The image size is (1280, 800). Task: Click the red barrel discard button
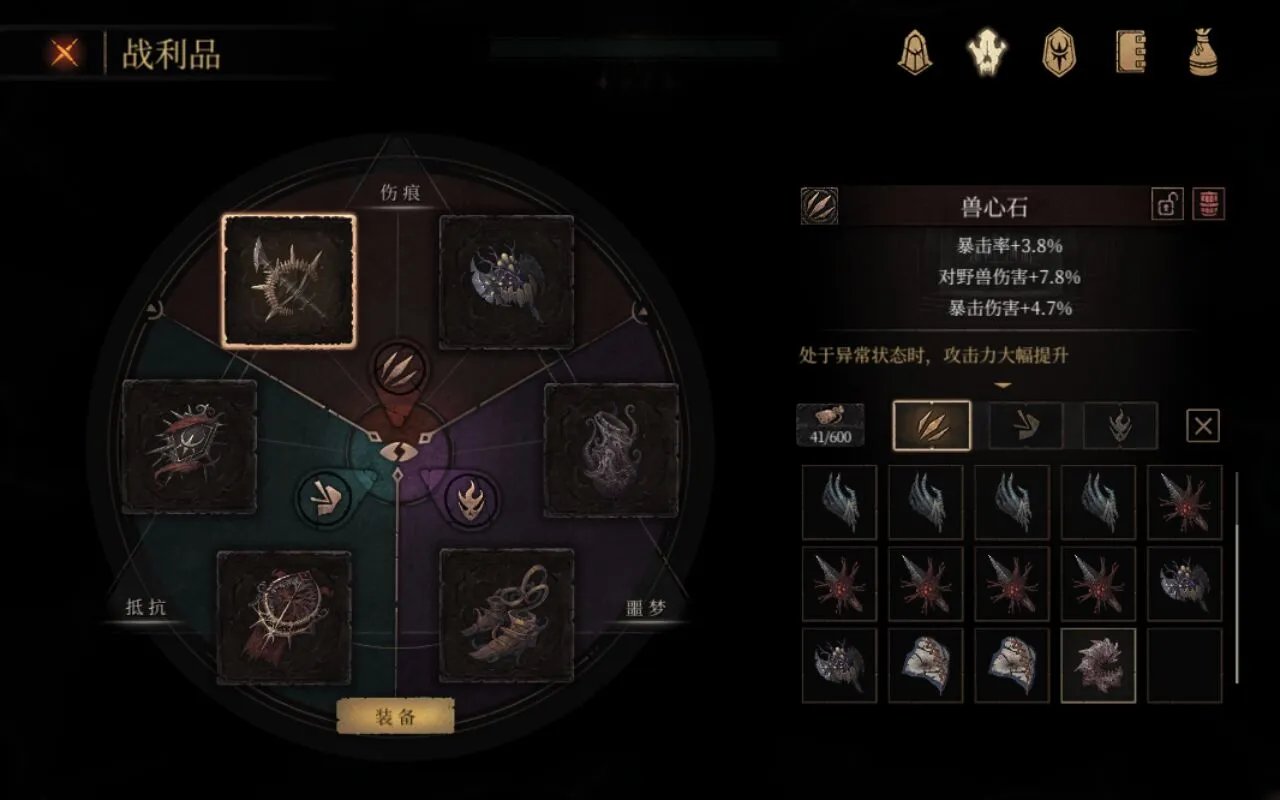(x=1209, y=205)
